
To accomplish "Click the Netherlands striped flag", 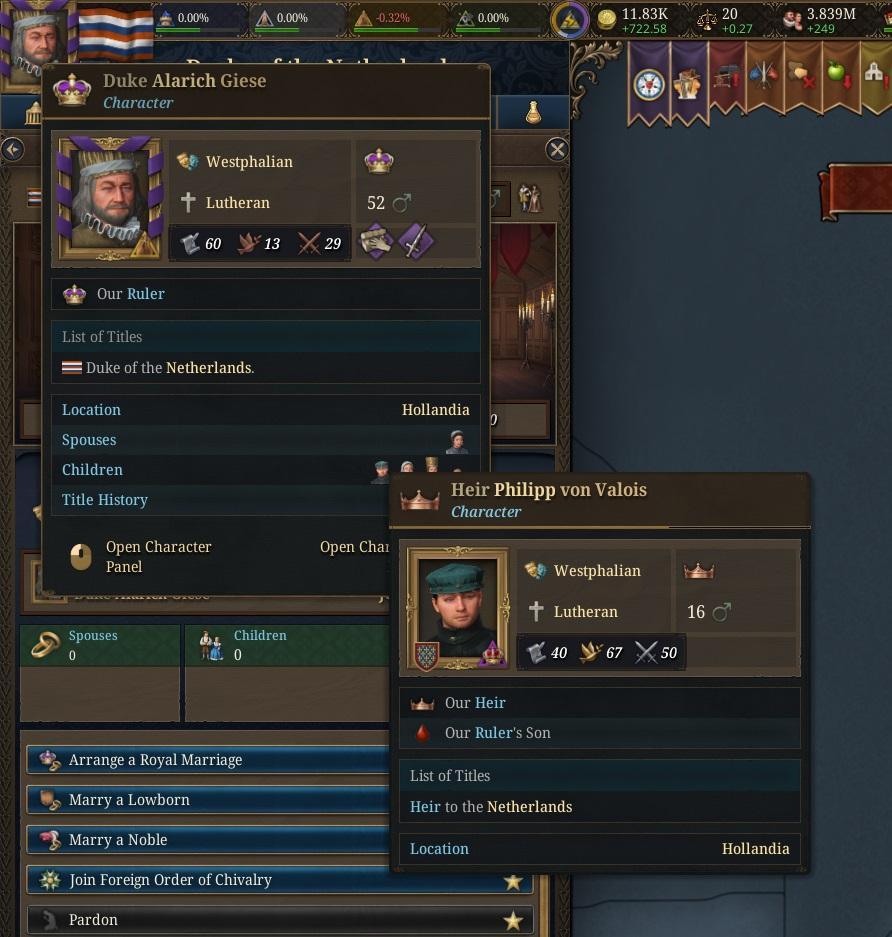I will point(115,32).
